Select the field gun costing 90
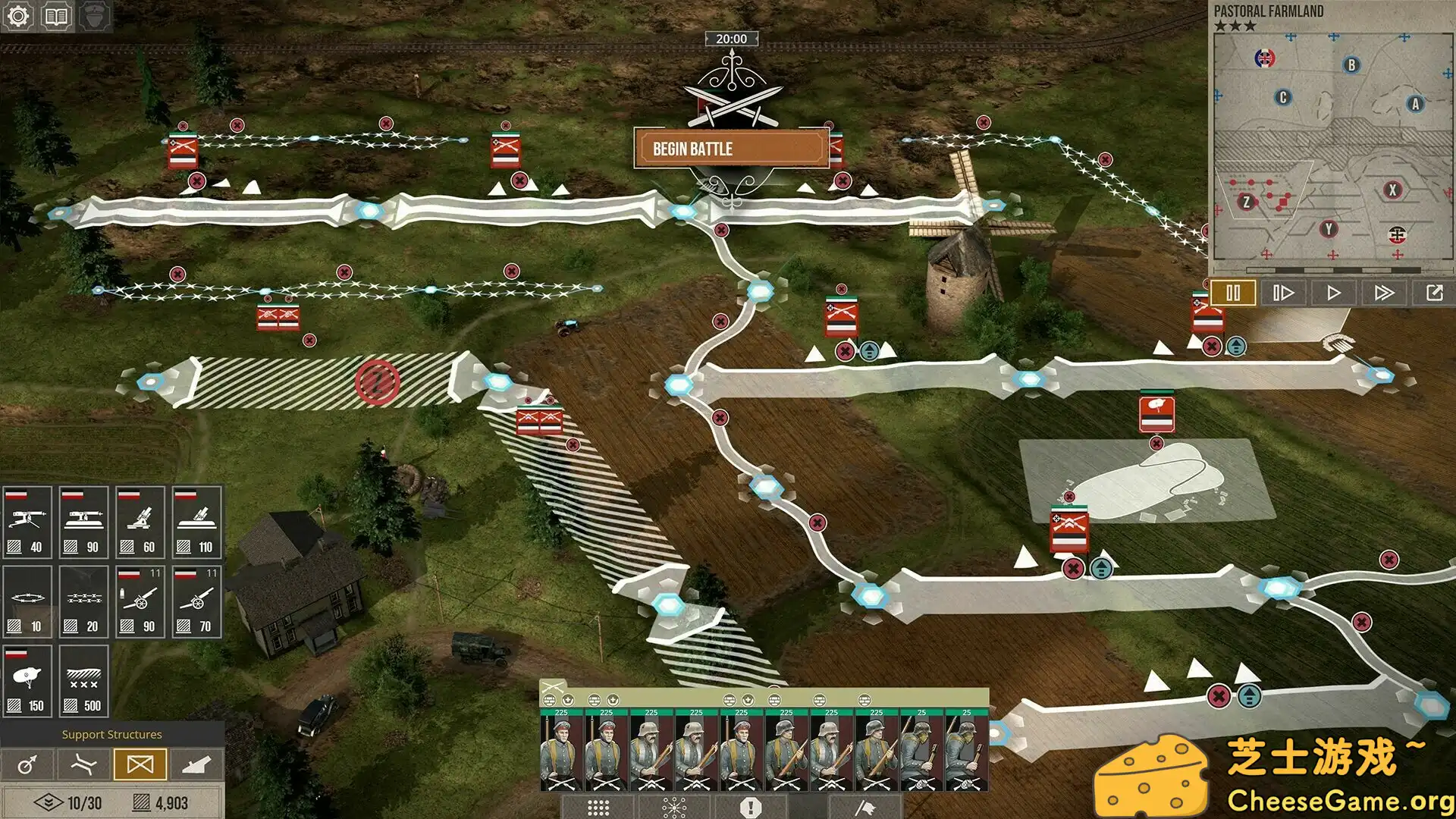Screen dimensions: 1456x819 click(140, 603)
